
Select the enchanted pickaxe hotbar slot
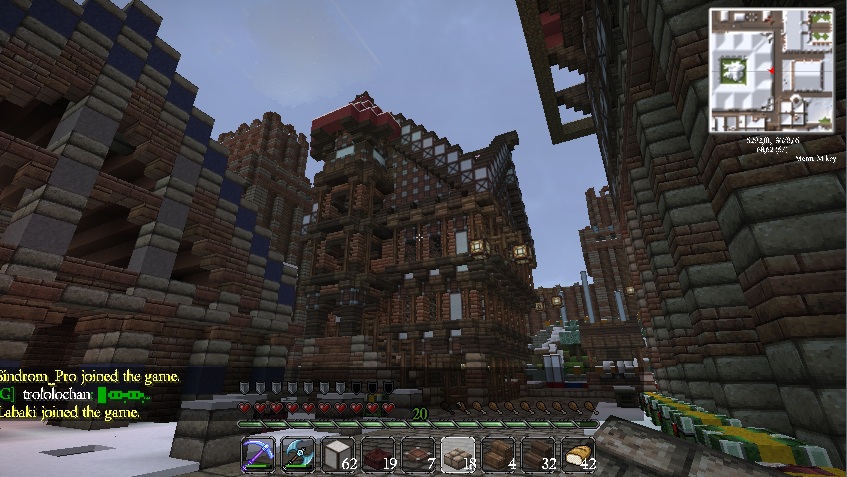(x=259, y=455)
